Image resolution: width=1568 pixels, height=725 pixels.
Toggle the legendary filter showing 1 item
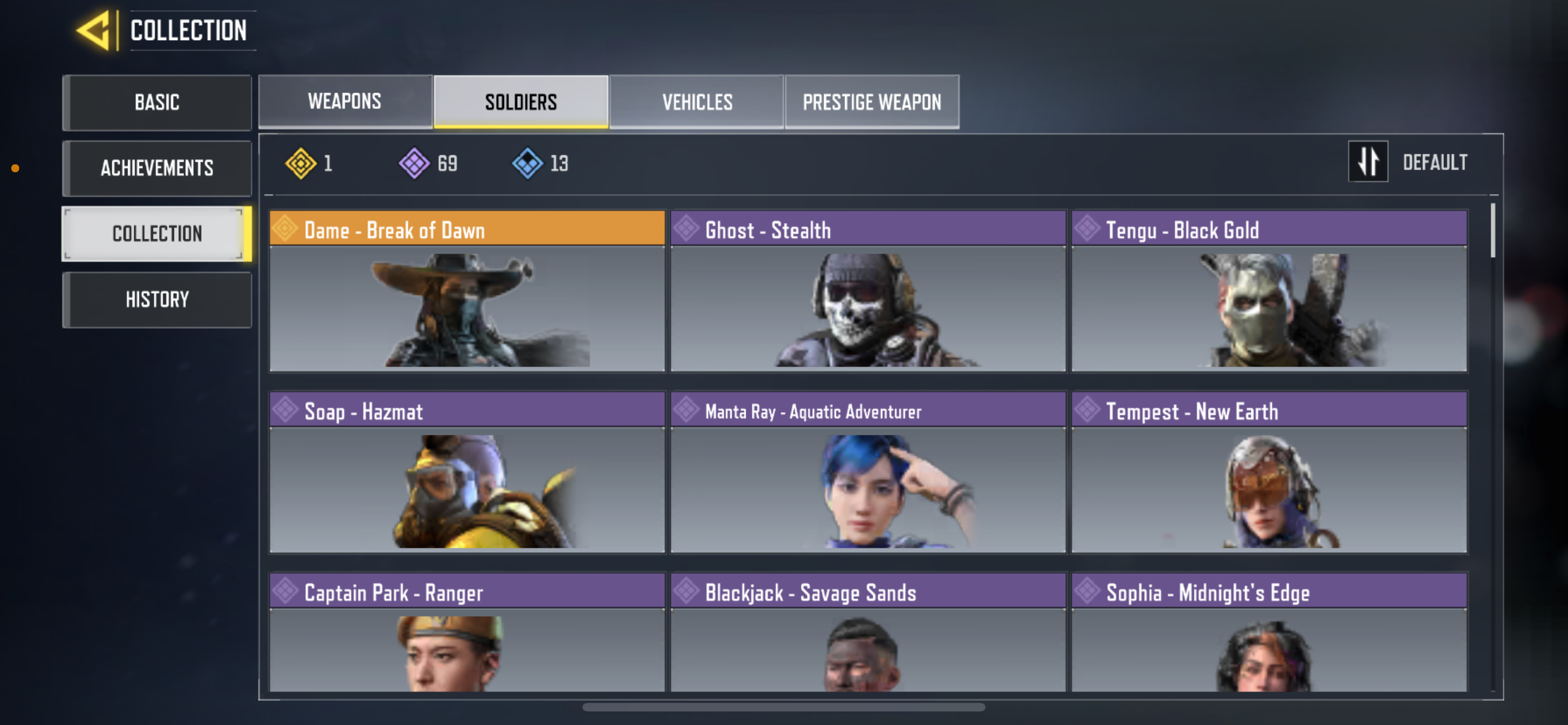pyautogui.click(x=313, y=162)
